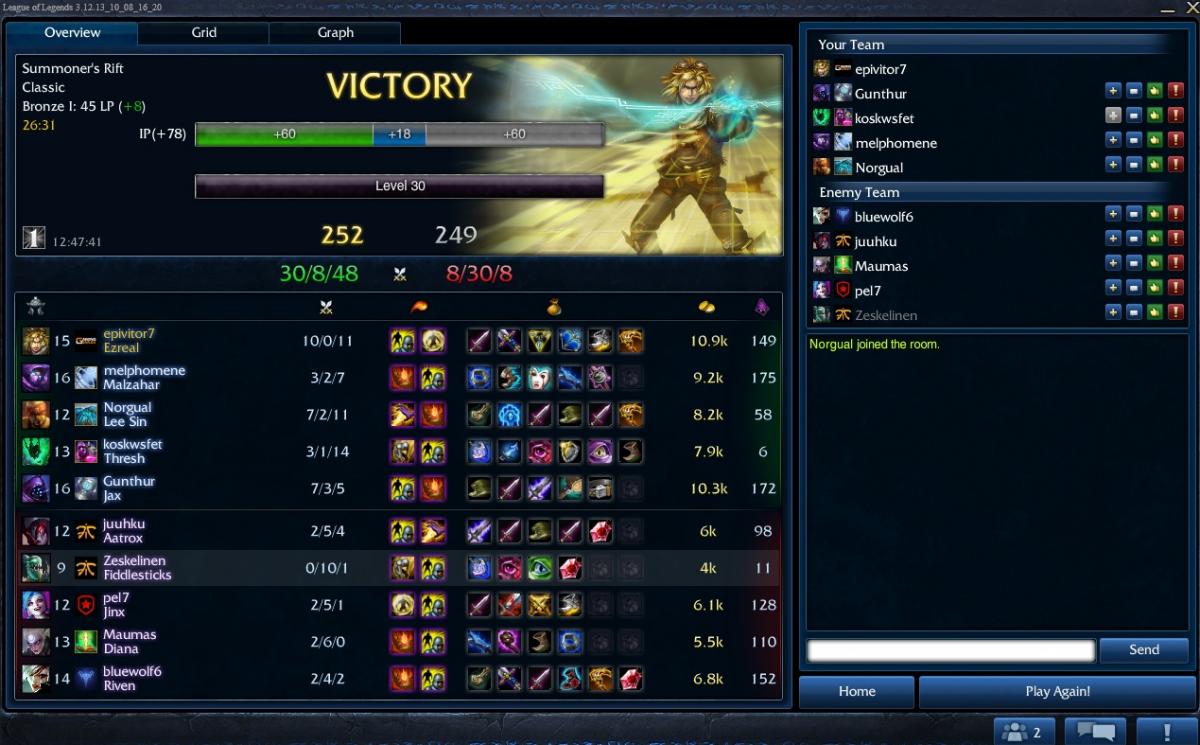Open the friends list button showing 2
1200x745 pixels.
tap(1023, 732)
